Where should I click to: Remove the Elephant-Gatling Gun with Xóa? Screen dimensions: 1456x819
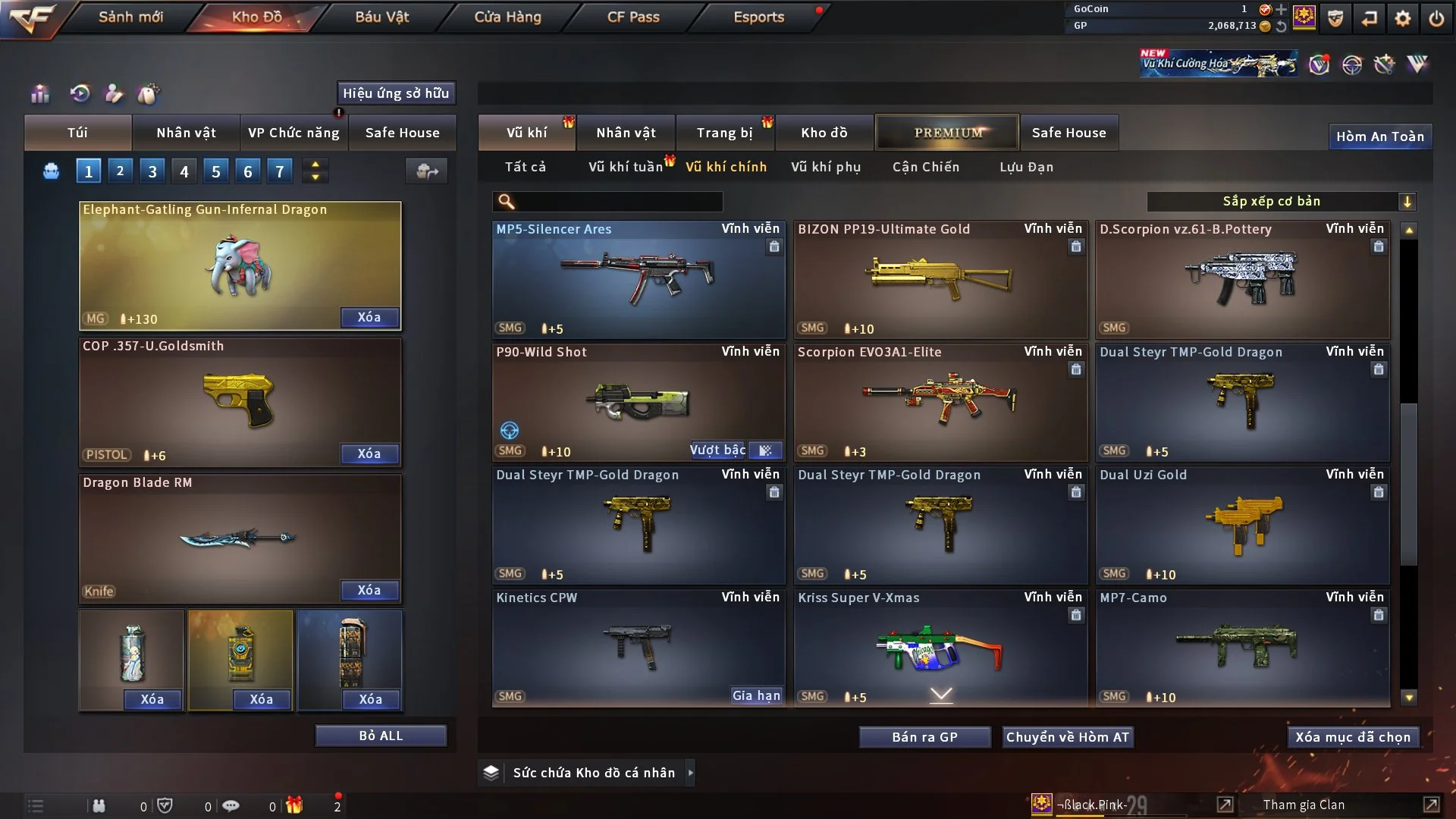[369, 317]
